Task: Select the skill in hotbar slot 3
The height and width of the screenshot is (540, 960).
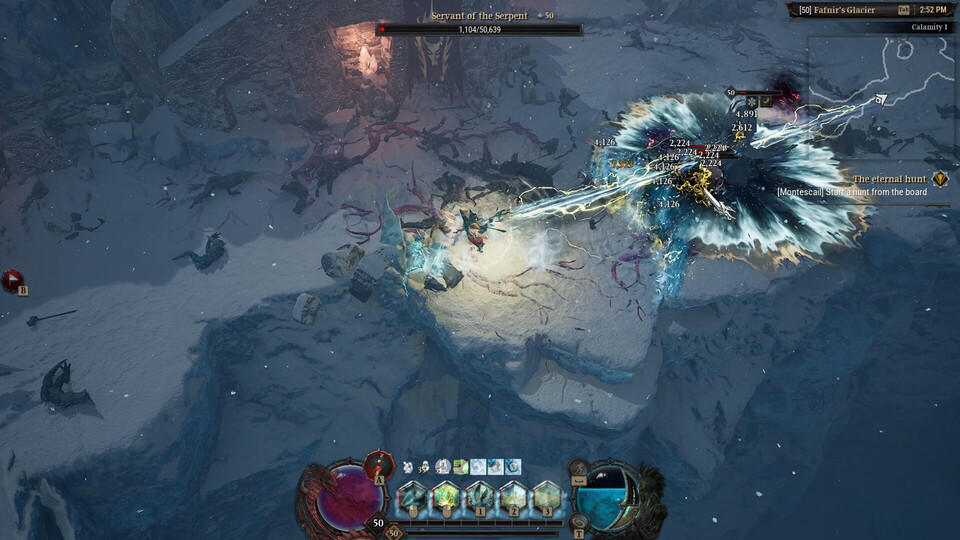Action: 546,496
